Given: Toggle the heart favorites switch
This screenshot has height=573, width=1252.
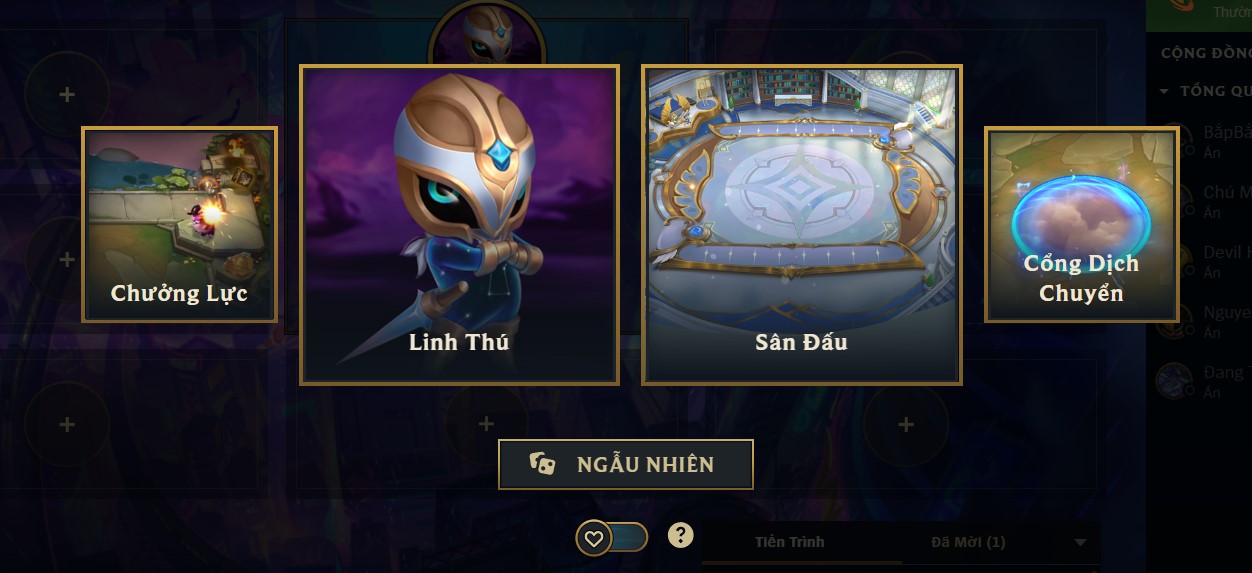Looking at the screenshot, I should pos(611,538).
